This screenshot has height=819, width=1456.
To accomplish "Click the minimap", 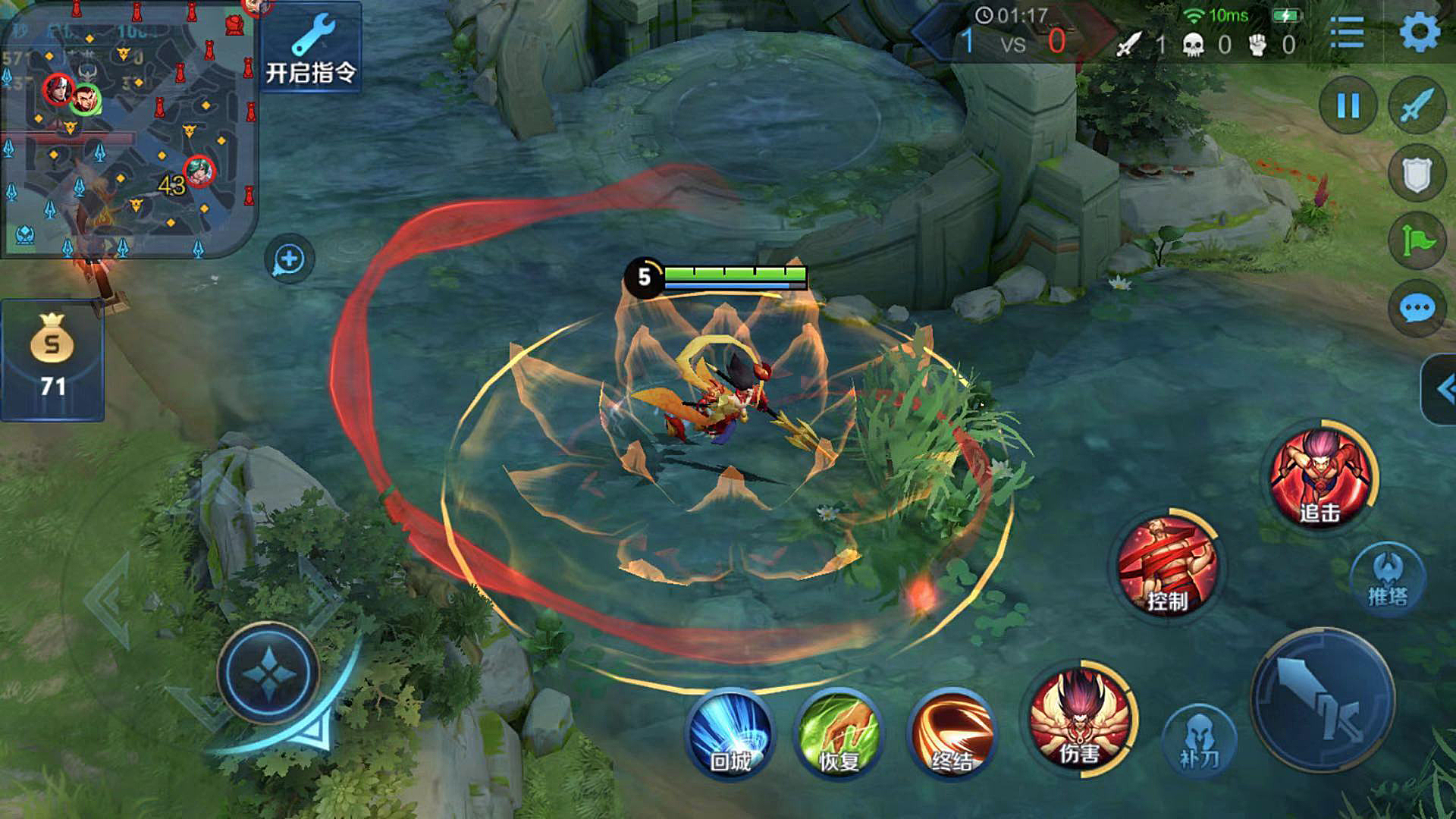I will tap(129, 129).
